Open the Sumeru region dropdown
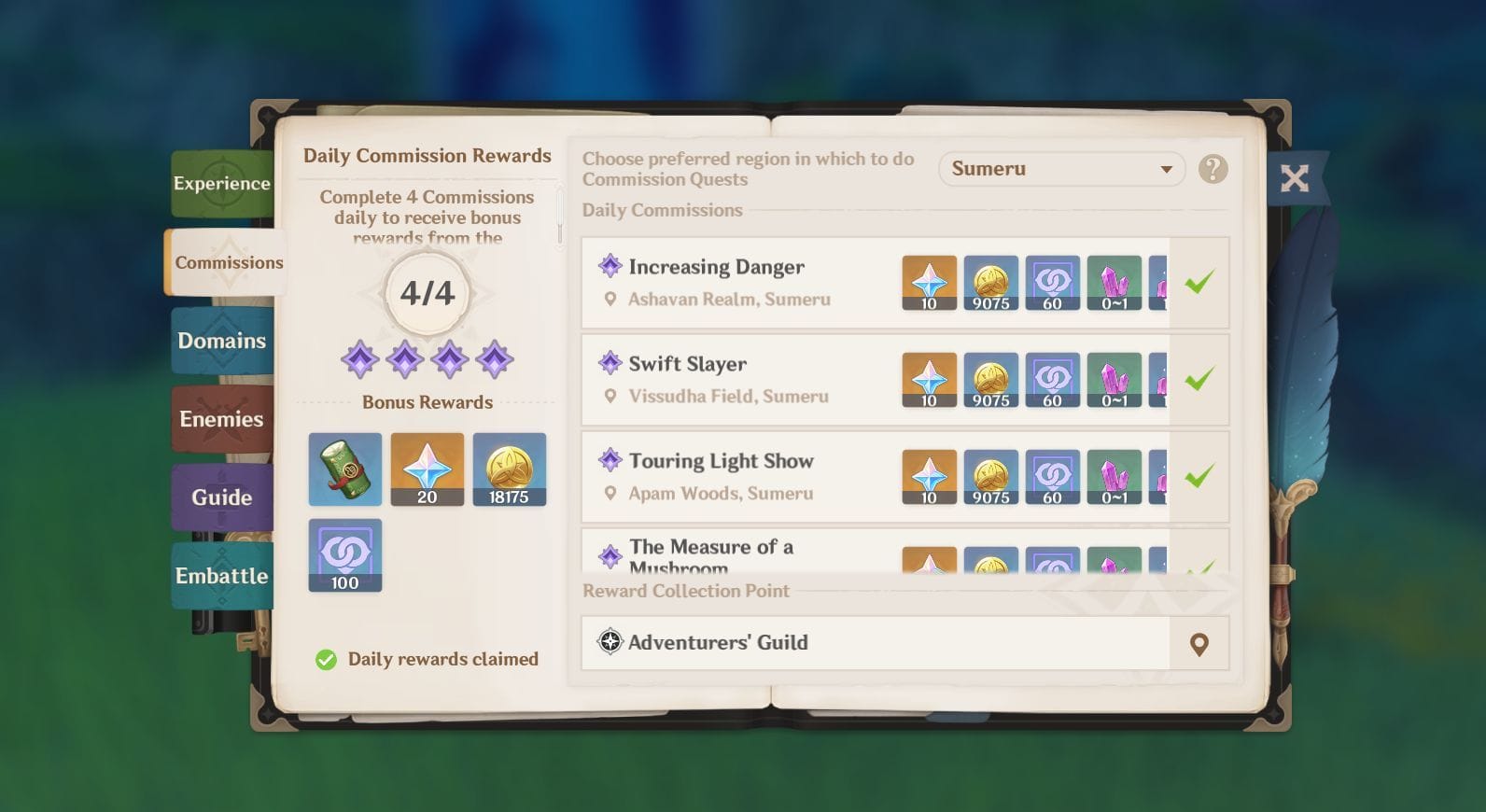The image size is (1486, 812). coord(1062,169)
